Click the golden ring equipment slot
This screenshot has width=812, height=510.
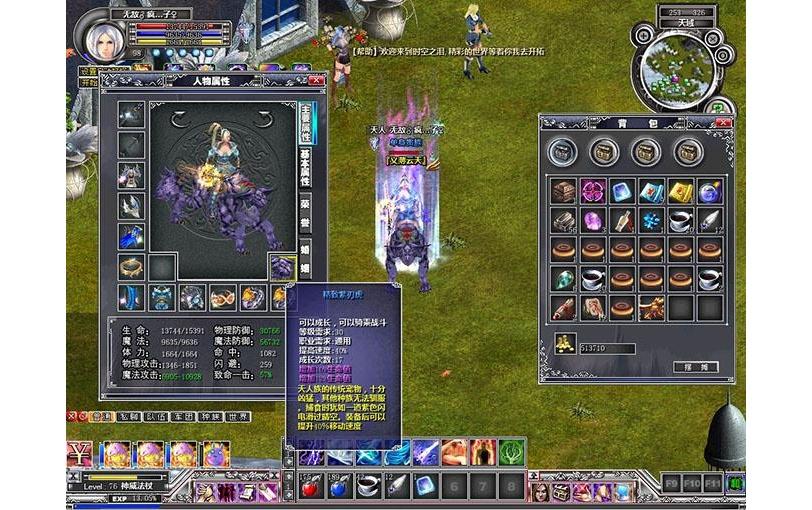pyautogui.click(x=131, y=266)
